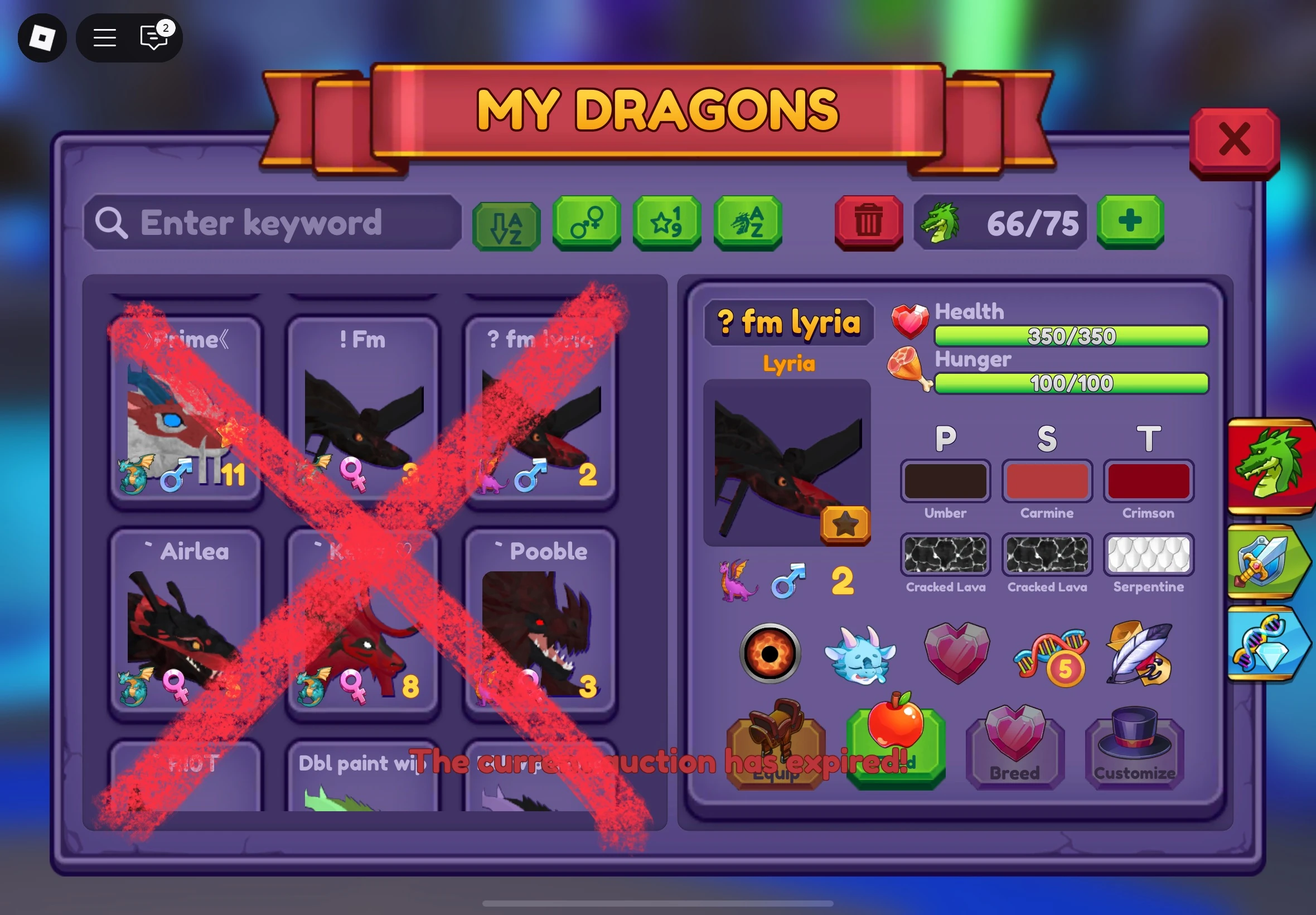Sort dragons by star level
The height and width of the screenshot is (915, 1316).
666,224
